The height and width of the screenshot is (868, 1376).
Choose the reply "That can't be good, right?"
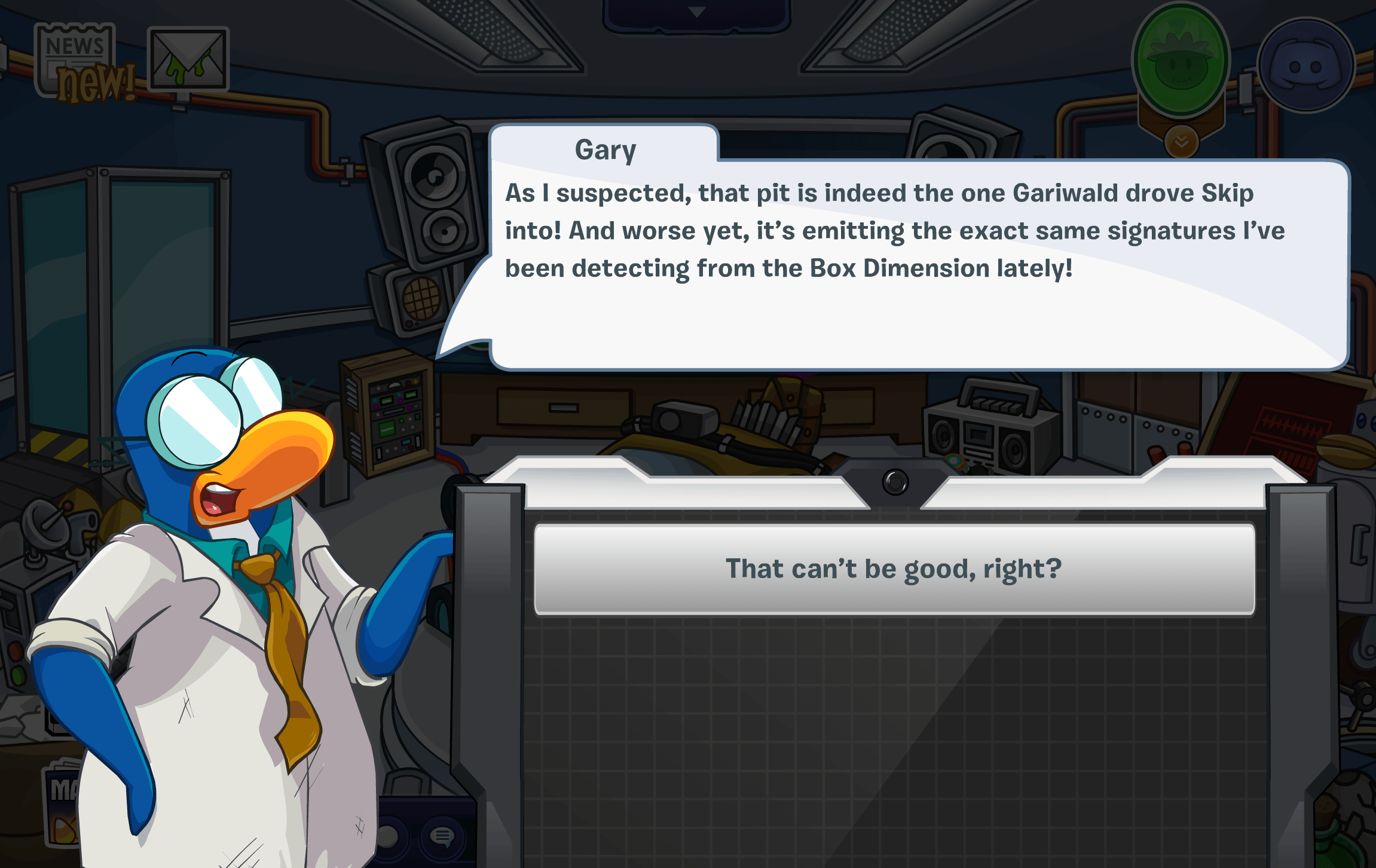pyautogui.click(x=894, y=569)
